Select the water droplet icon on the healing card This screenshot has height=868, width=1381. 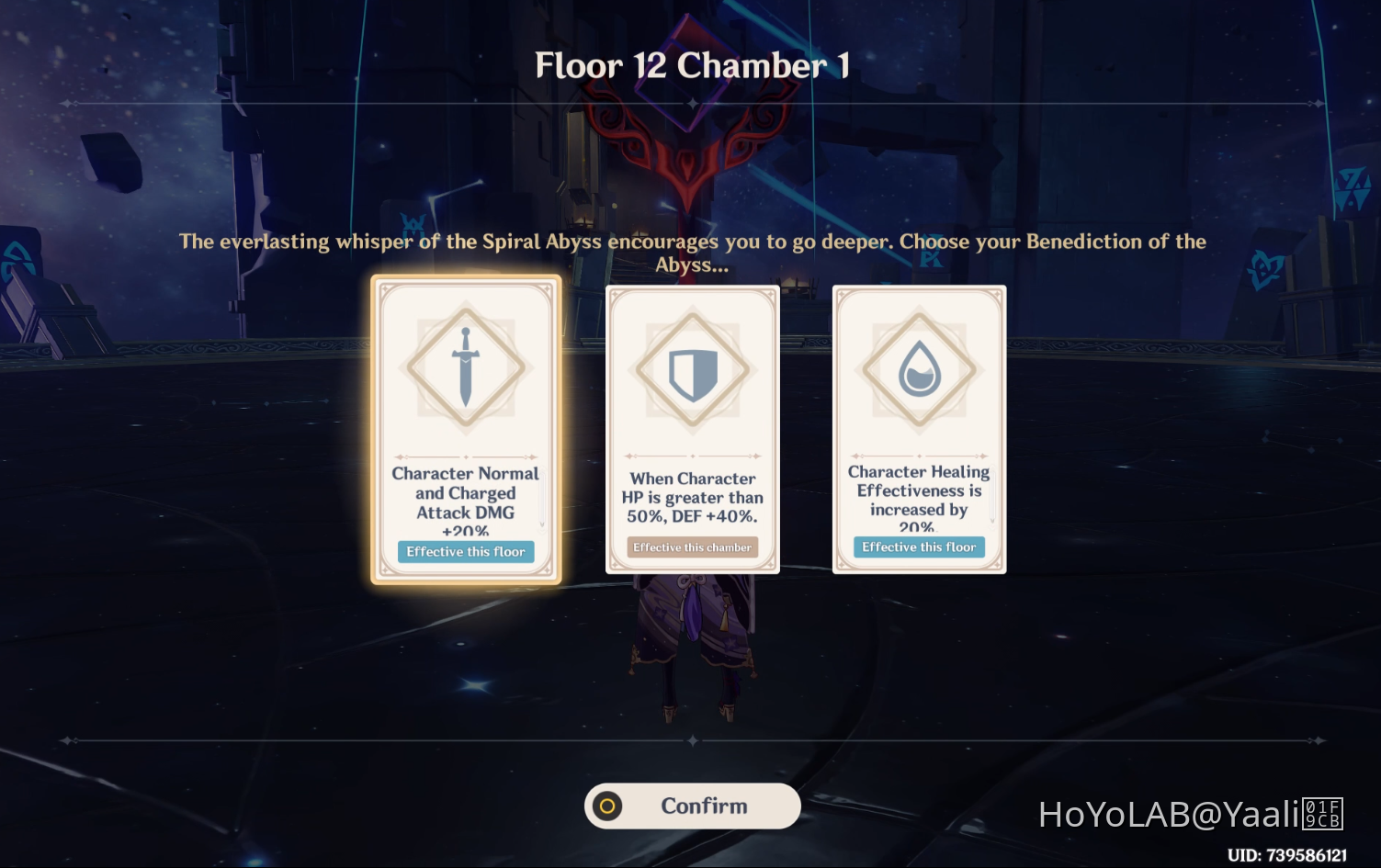pyautogui.click(x=919, y=367)
